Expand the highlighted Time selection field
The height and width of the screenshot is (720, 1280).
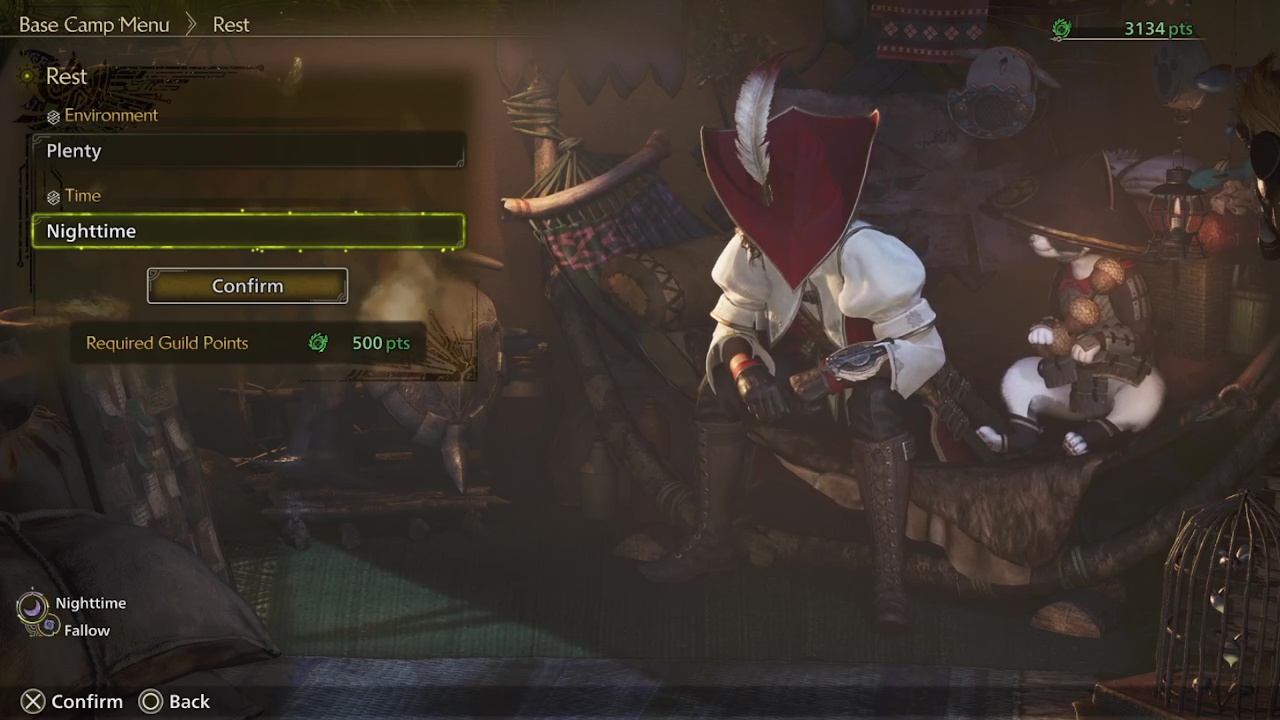[x=247, y=230]
